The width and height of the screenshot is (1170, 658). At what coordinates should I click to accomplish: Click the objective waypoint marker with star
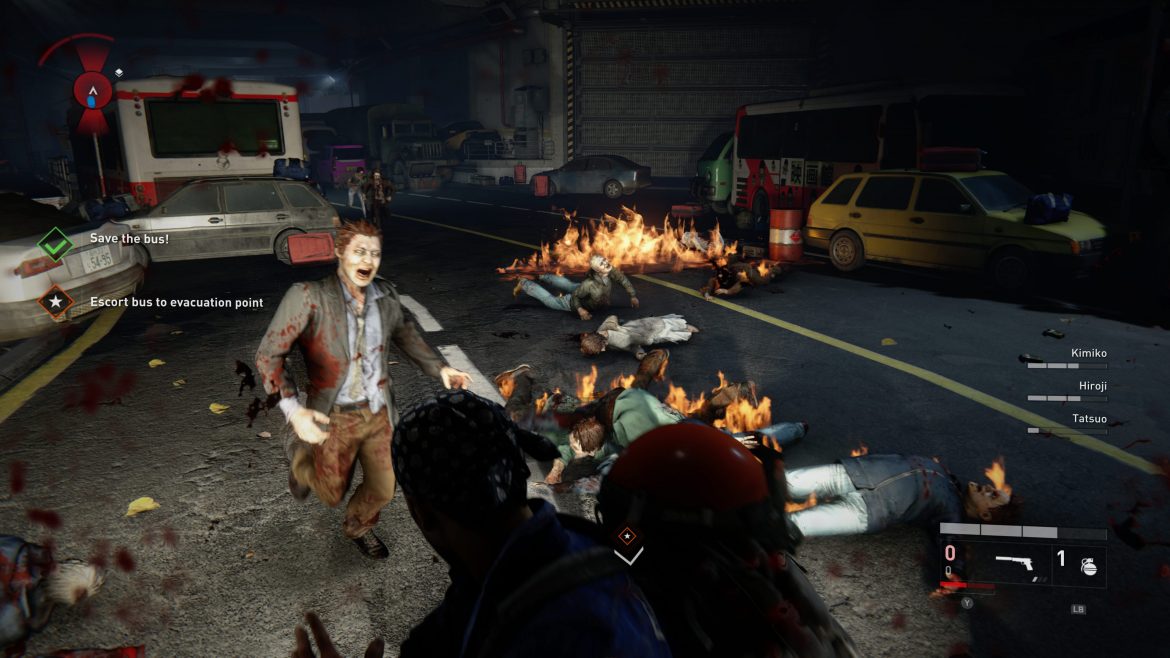coord(627,535)
